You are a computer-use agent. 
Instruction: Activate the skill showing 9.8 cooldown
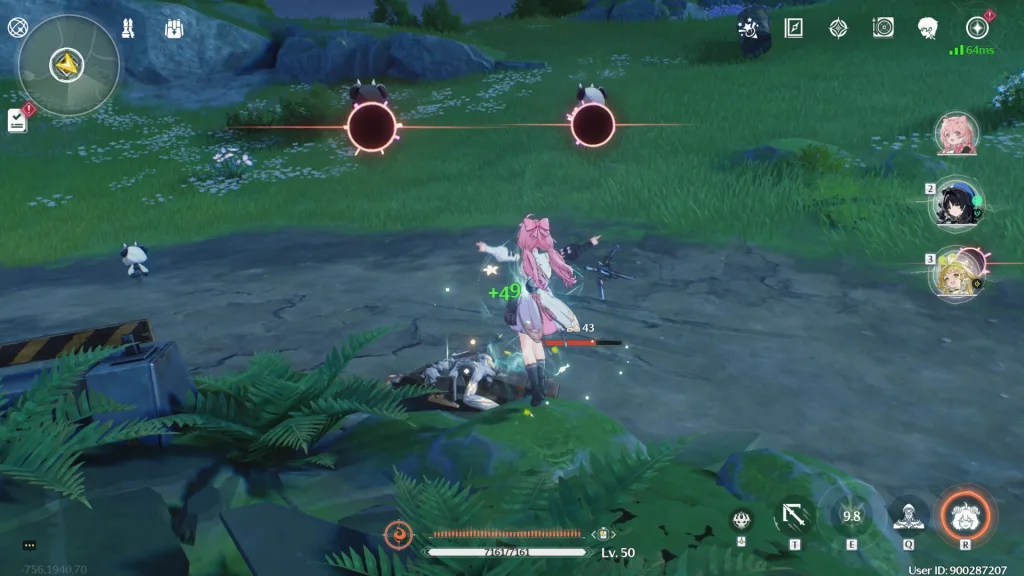click(852, 516)
